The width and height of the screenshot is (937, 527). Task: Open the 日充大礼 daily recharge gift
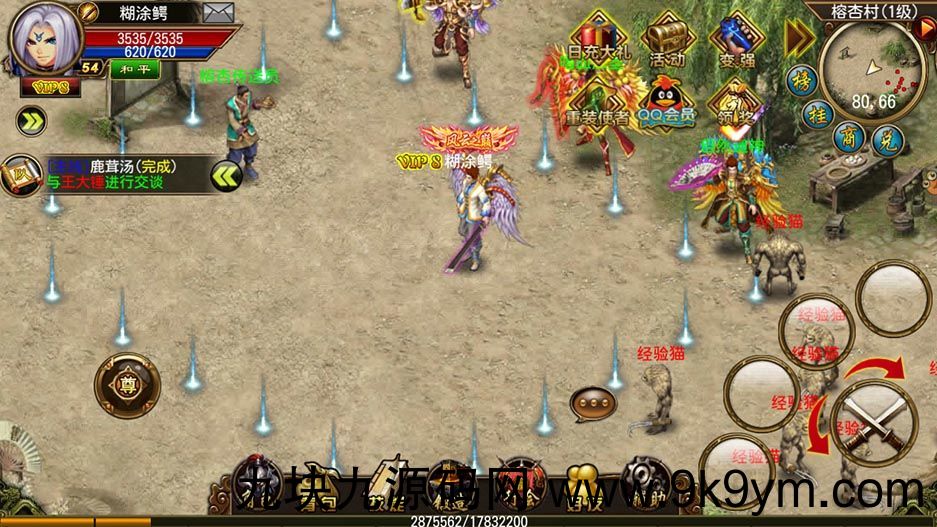coord(597,40)
